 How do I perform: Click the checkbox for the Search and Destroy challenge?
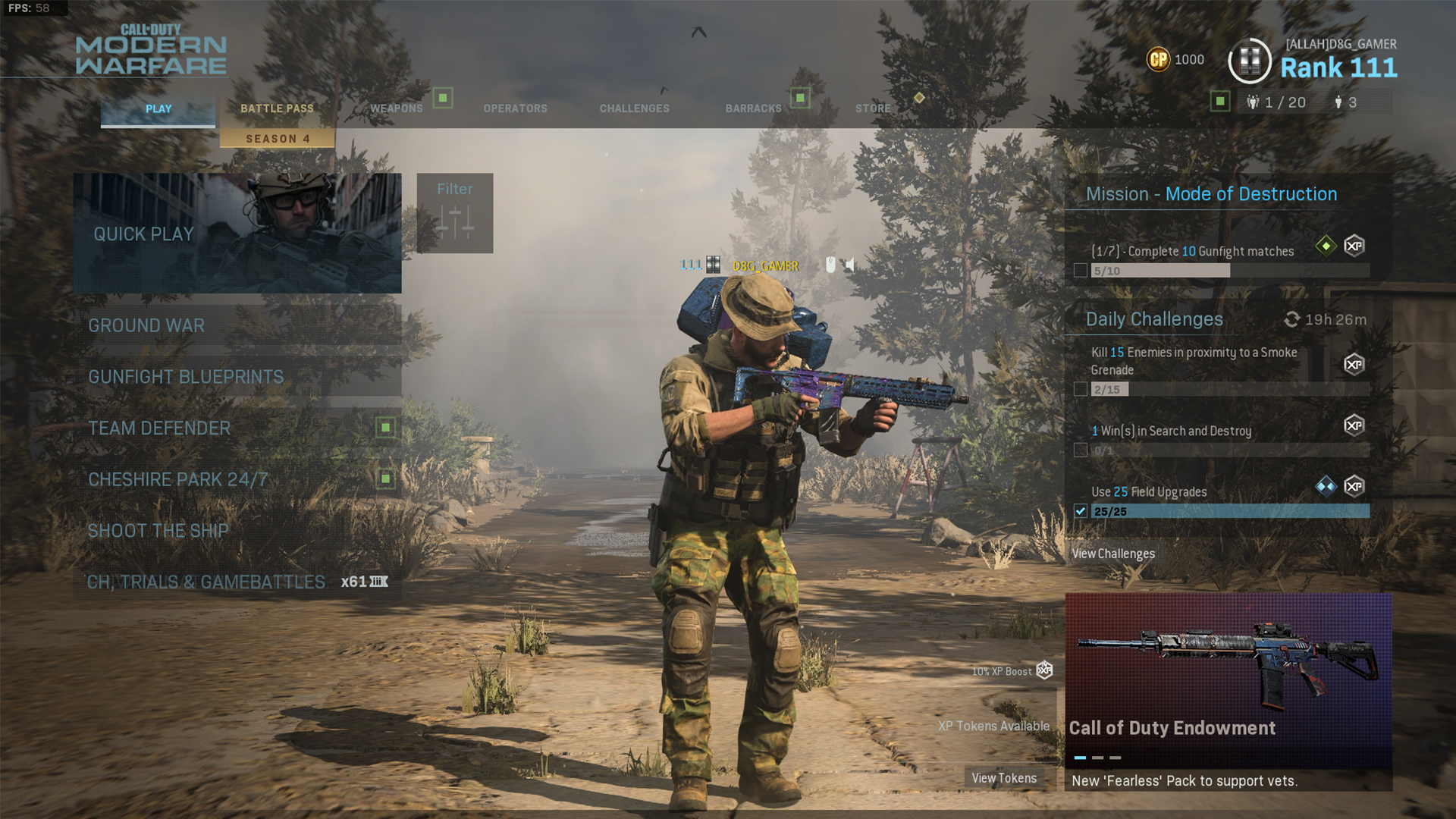(x=1081, y=449)
